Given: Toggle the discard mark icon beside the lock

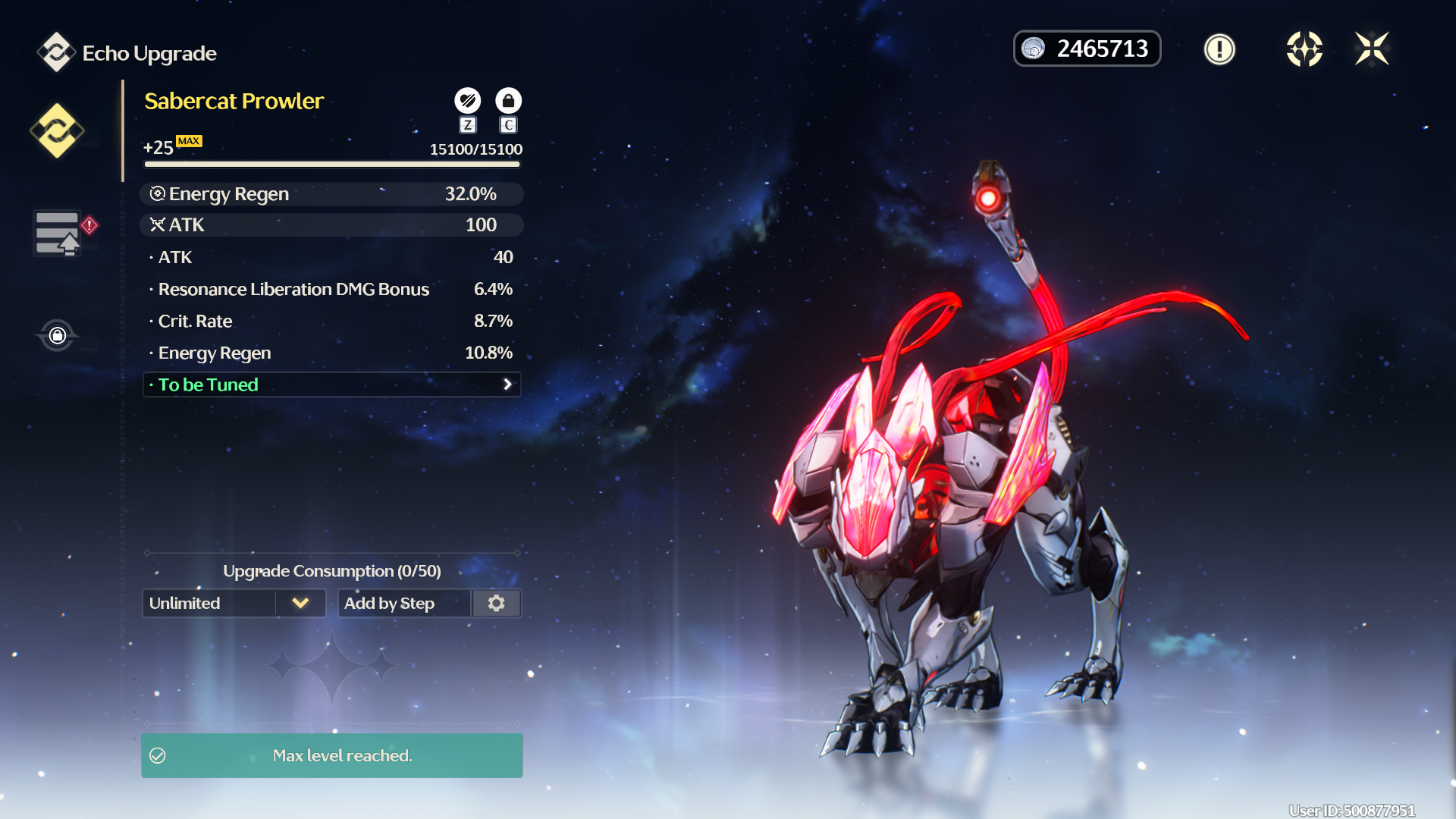Looking at the screenshot, I should coord(467,100).
